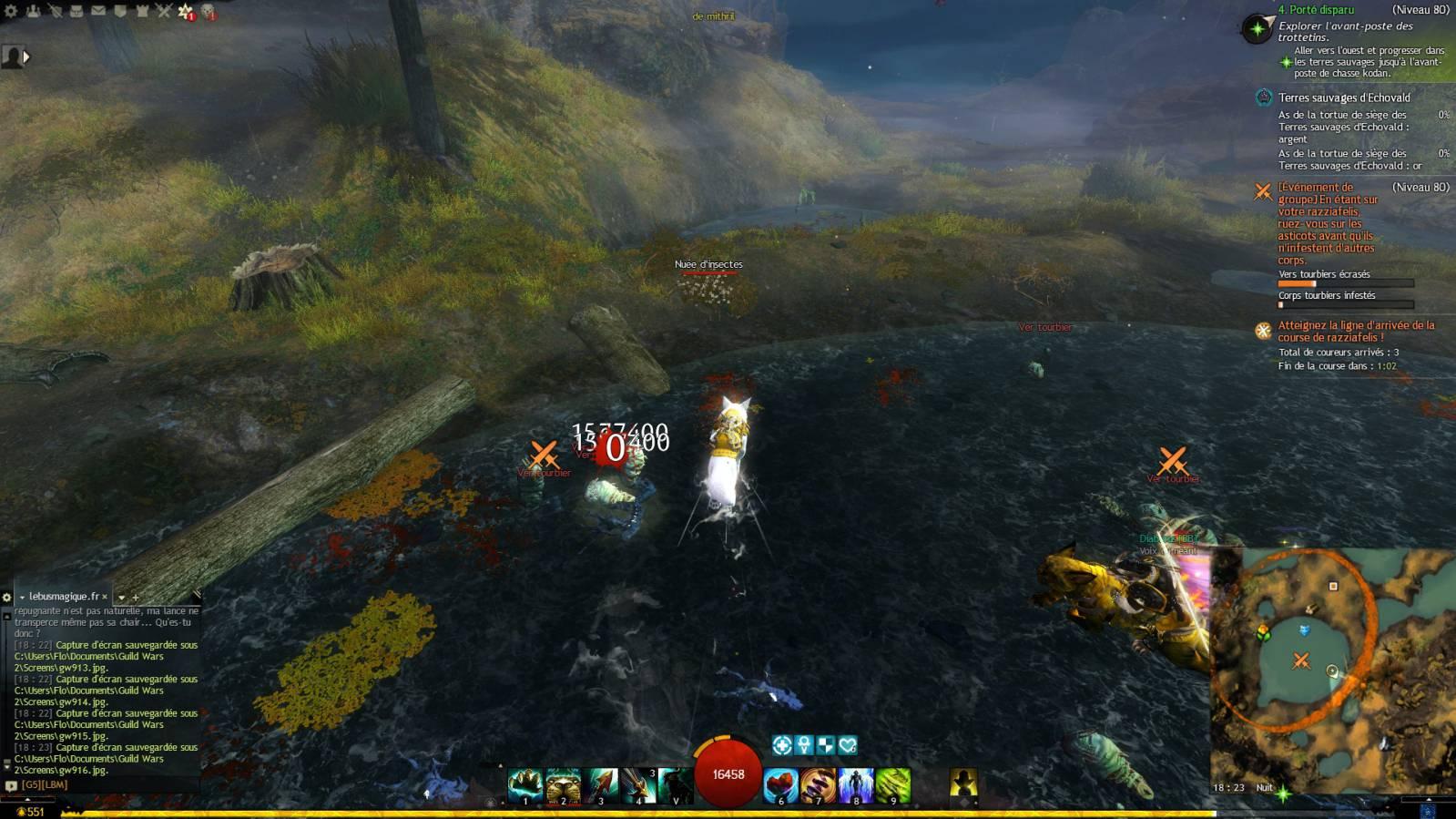
Task: Use the heart healing skill in slot 6
Action: 780,784
